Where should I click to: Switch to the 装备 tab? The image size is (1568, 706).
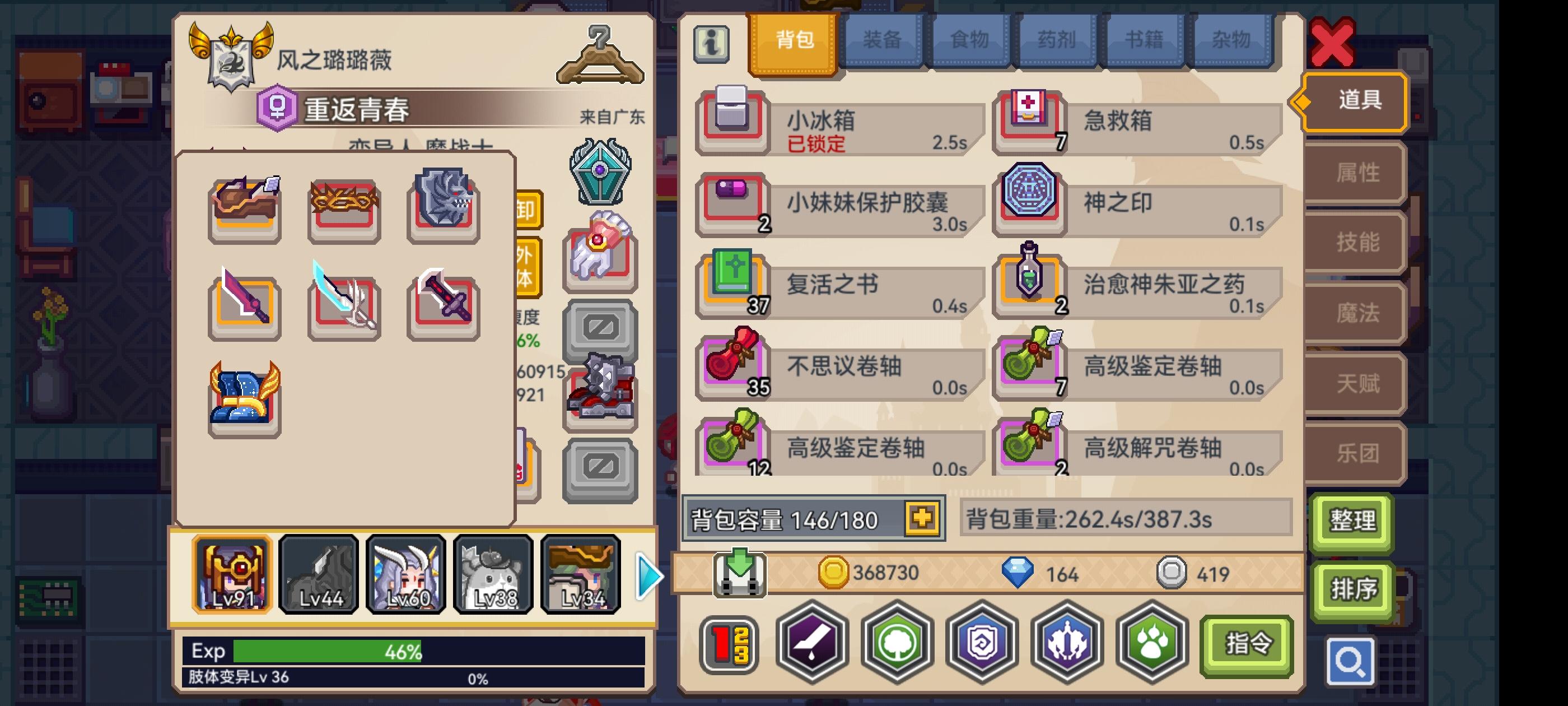pyautogui.click(x=883, y=40)
